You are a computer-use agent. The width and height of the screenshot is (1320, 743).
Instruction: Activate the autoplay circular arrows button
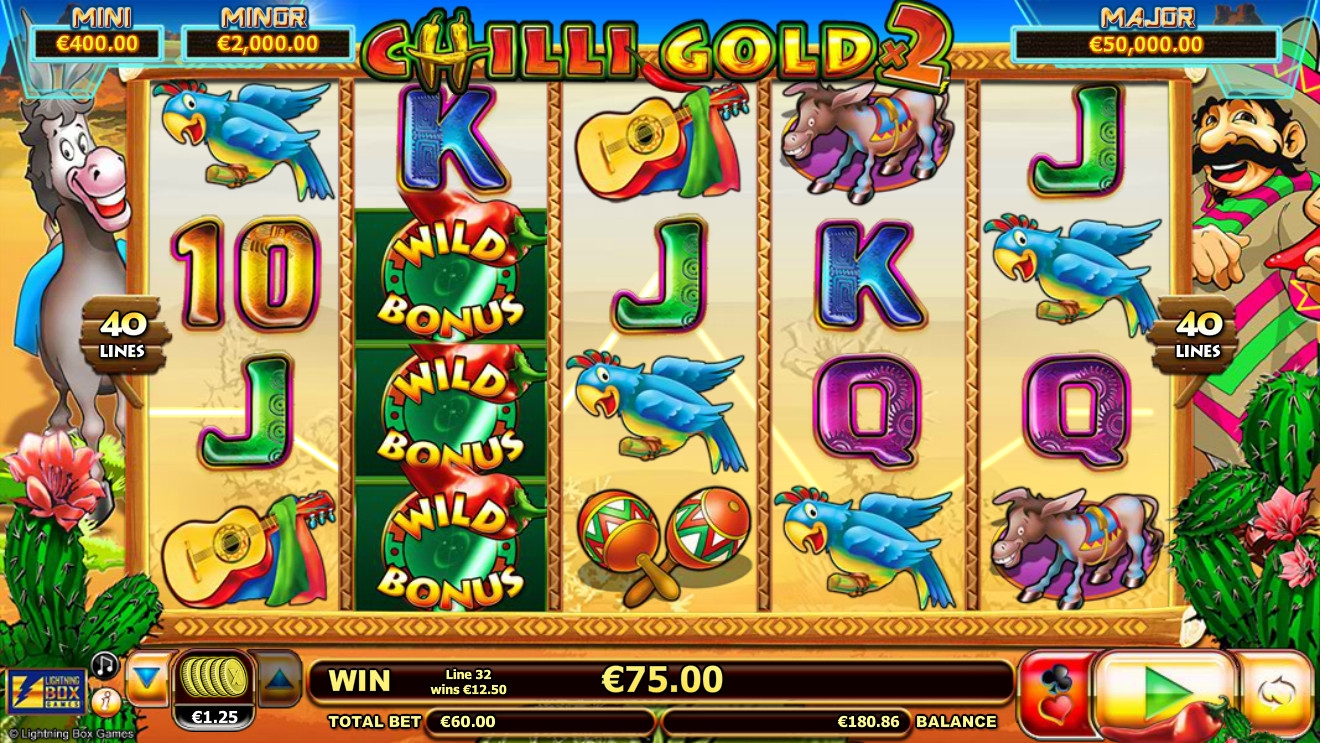(x=1275, y=692)
